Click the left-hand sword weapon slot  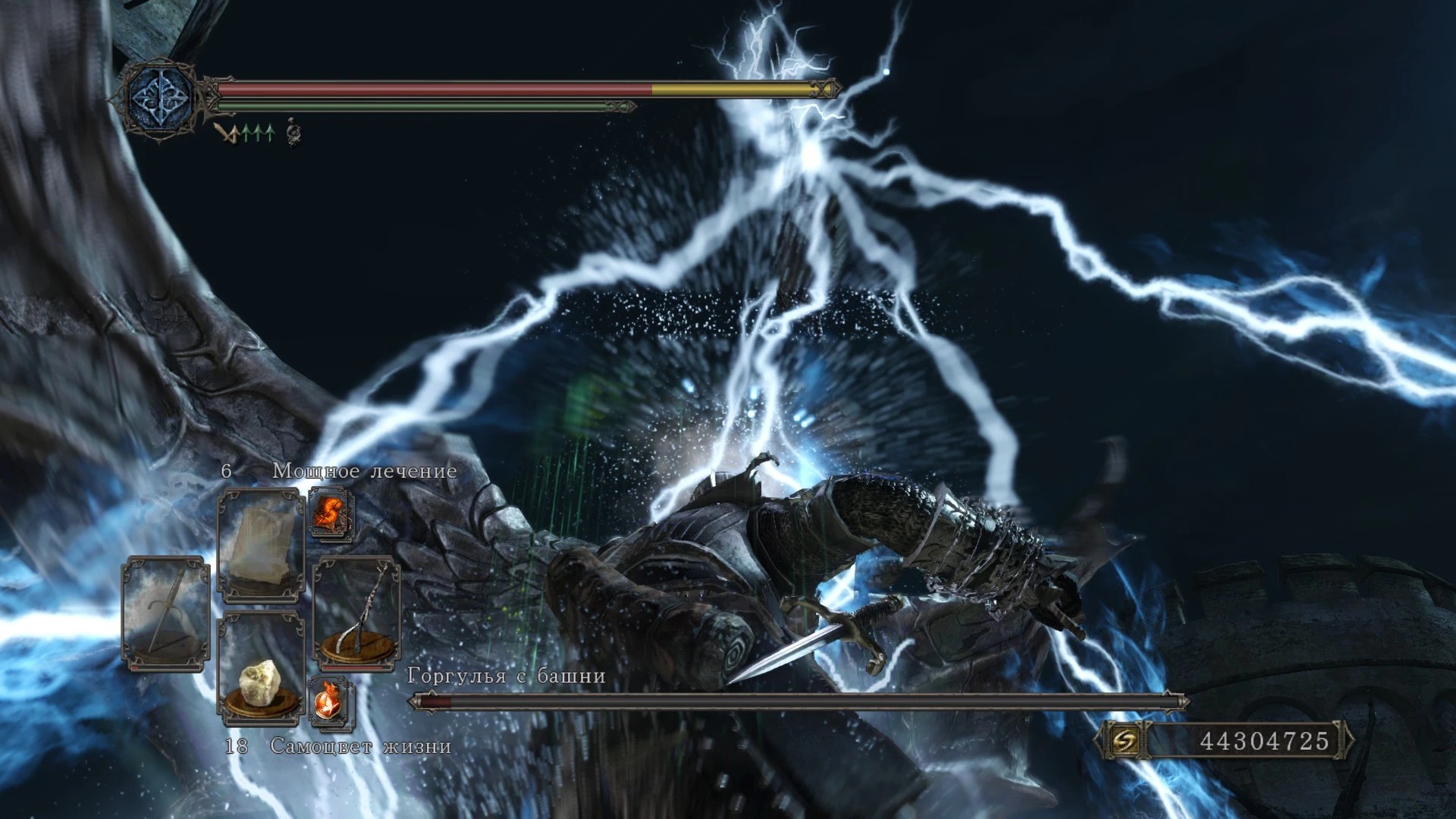click(166, 613)
